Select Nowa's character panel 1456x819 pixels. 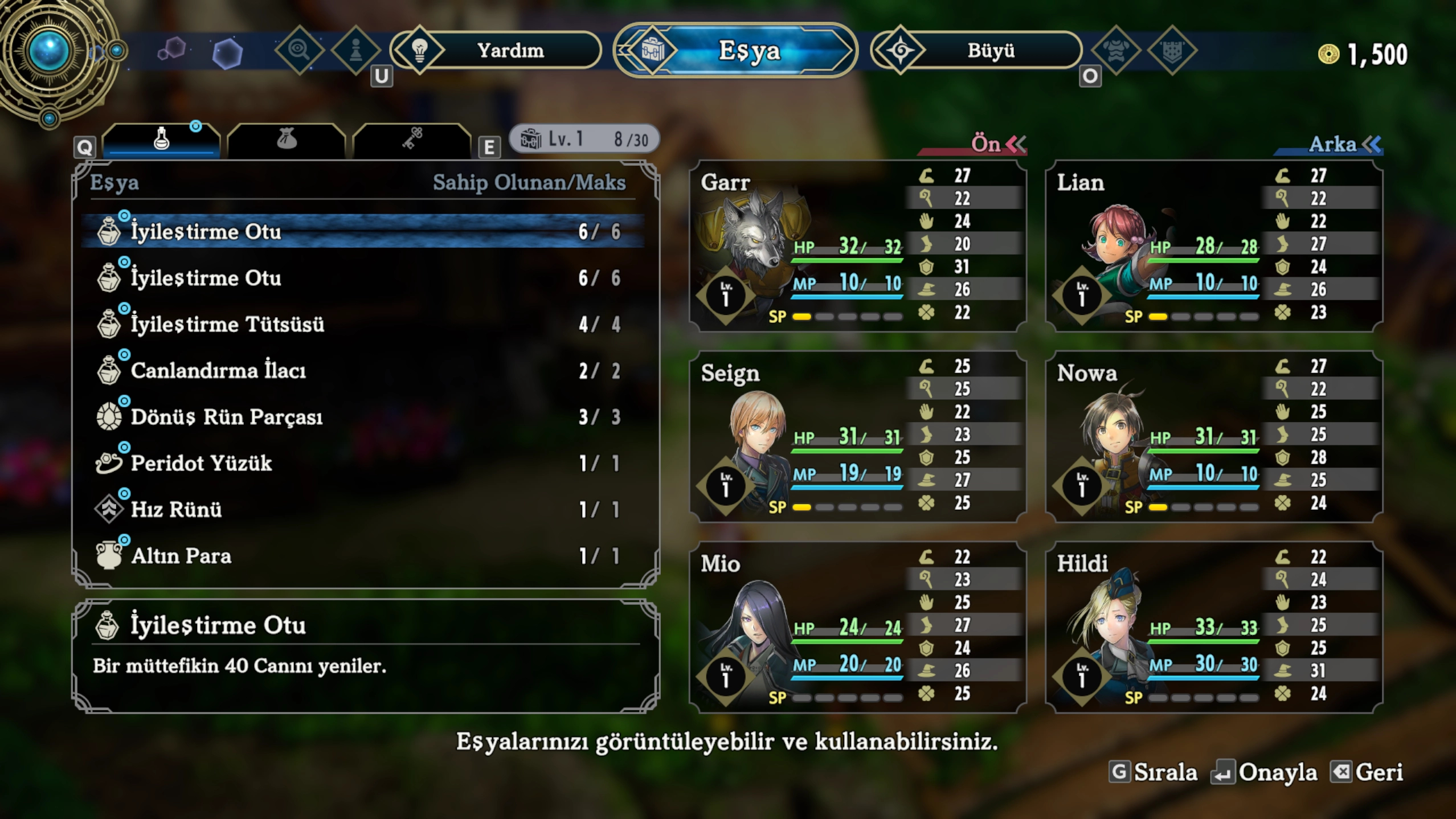click(1214, 437)
